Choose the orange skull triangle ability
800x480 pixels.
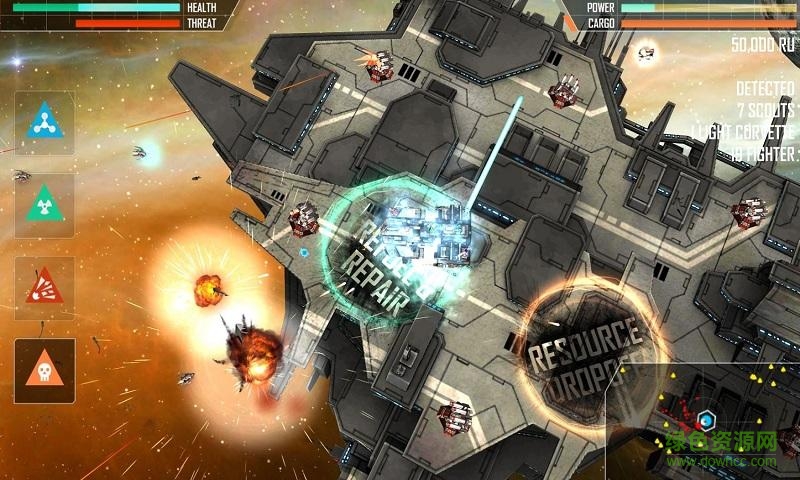(x=44, y=370)
